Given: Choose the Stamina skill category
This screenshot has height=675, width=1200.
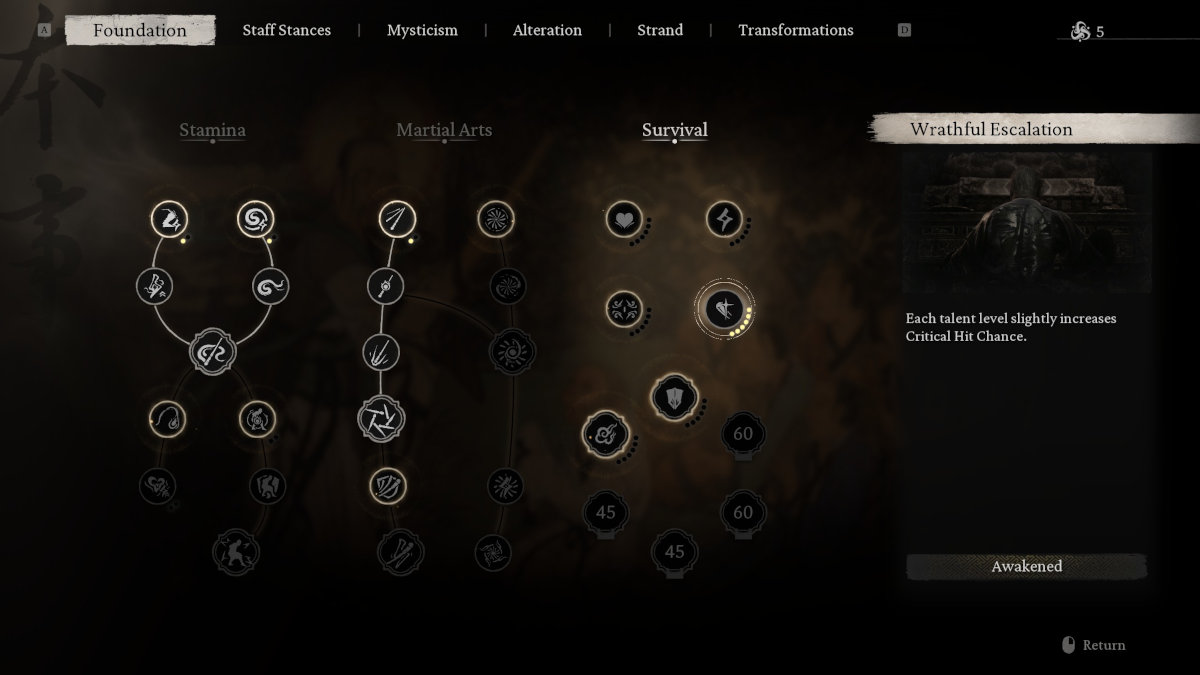Looking at the screenshot, I should click(x=212, y=130).
